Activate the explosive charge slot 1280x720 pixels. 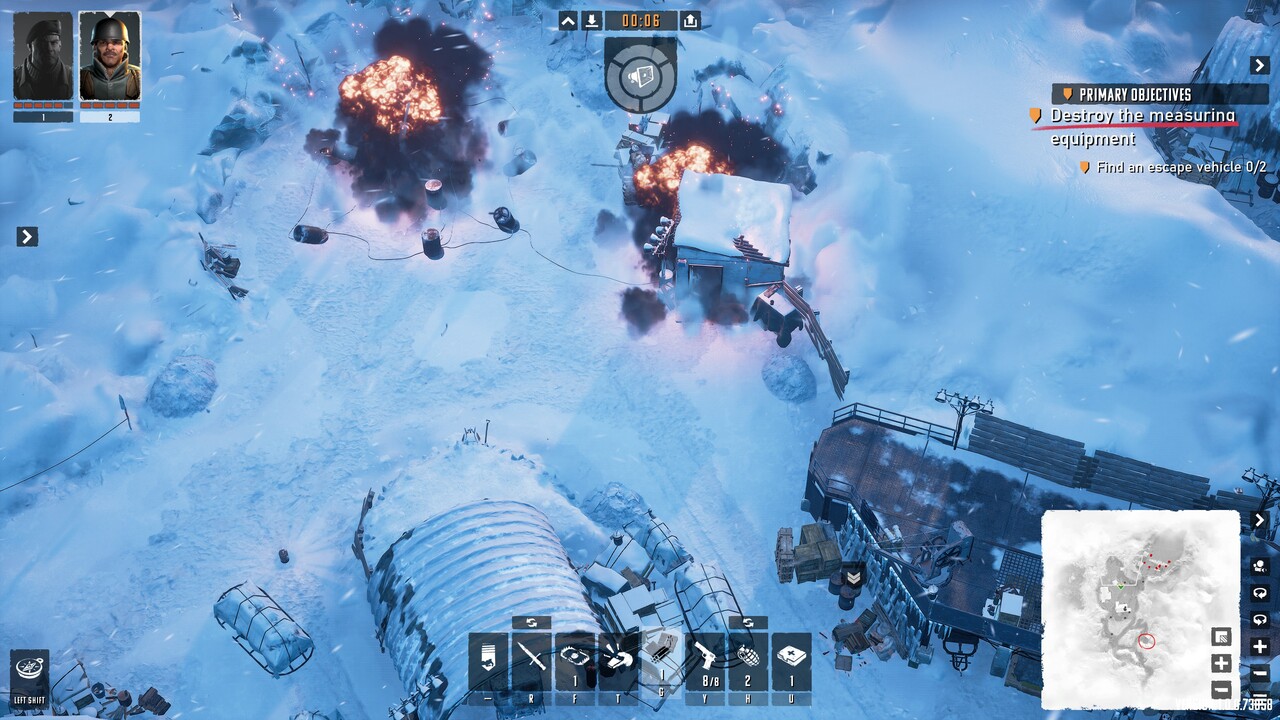pyautogui.click(x=660, y=660)
